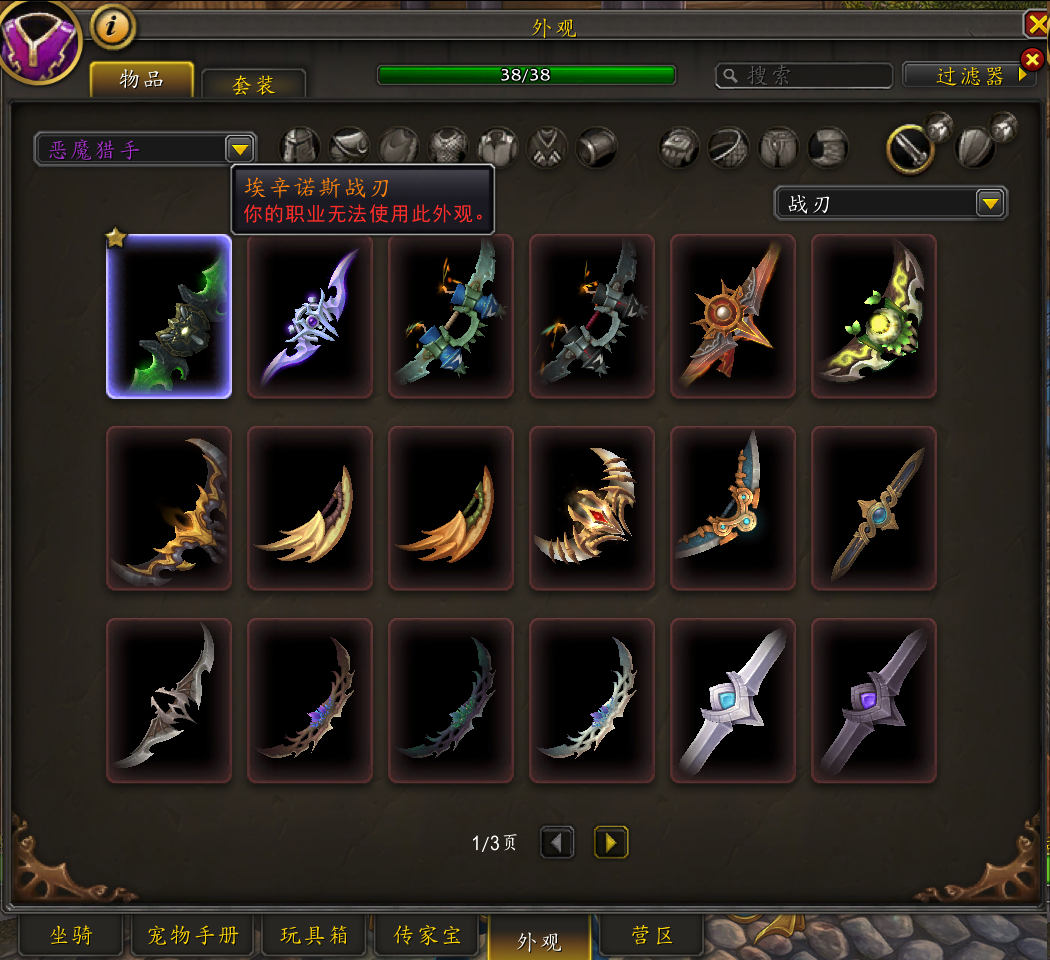Select the 物品 (Items) tab
The image size is (1050, 960).
point(142,79)
